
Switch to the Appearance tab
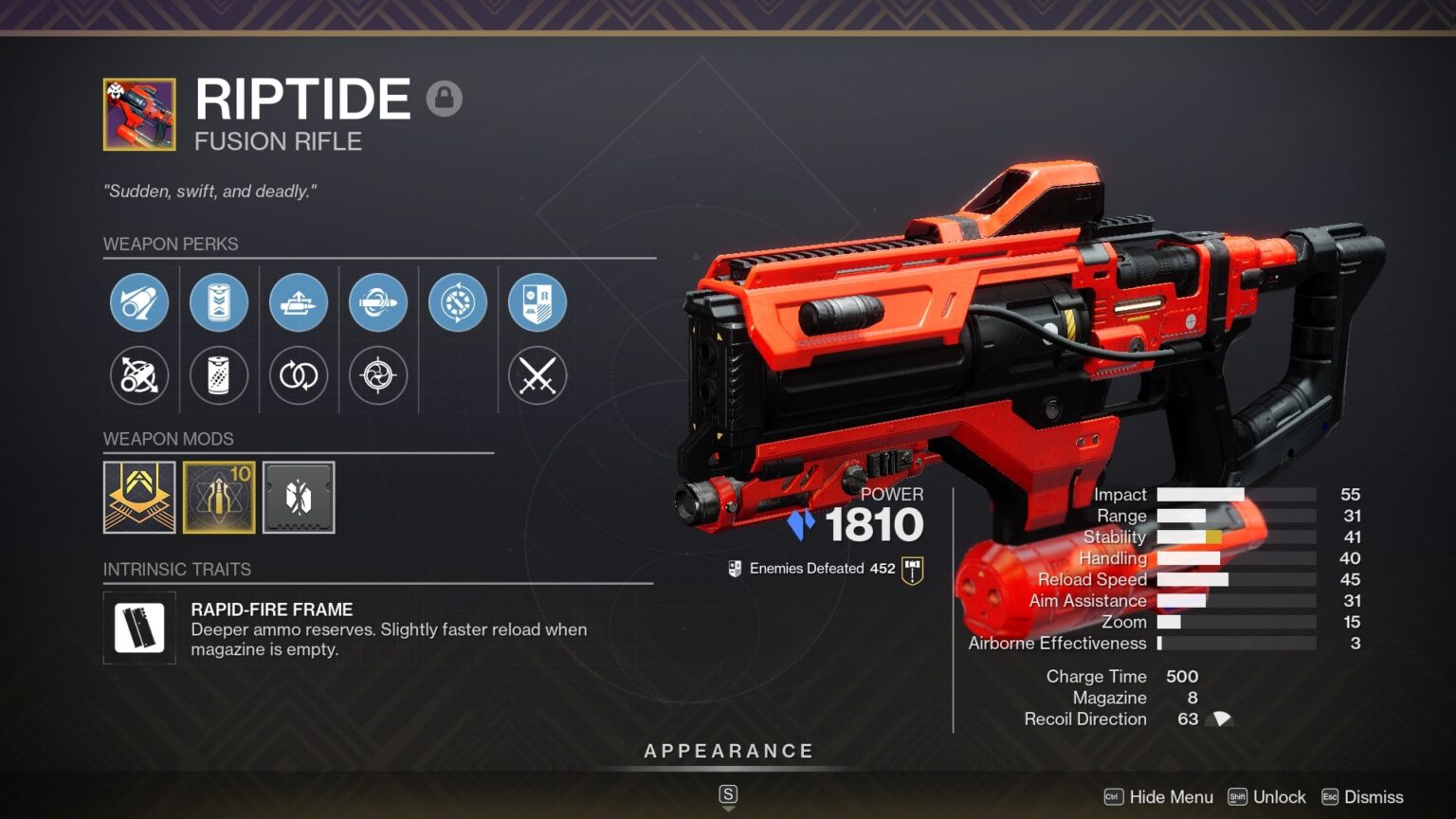click(x=728, y=750)
